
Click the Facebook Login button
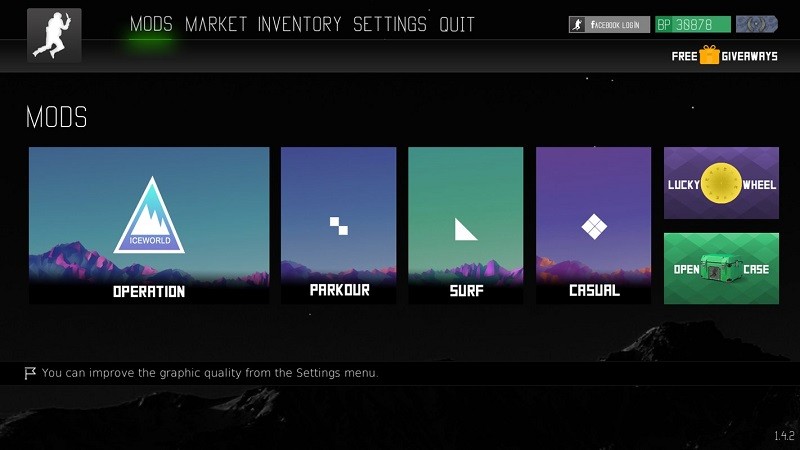(x=609, y=24)
